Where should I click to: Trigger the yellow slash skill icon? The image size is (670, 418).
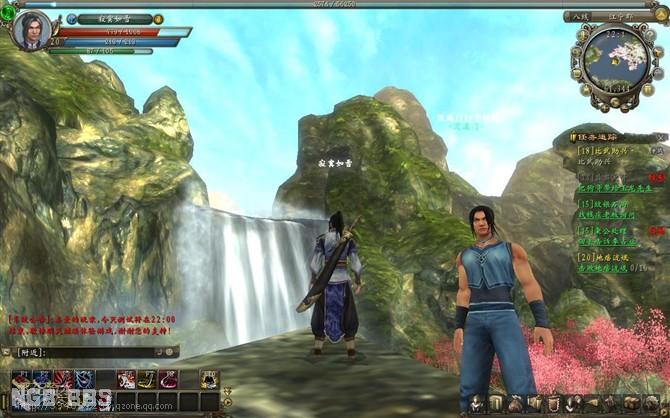pyautogui.click(x=147, y=378)
